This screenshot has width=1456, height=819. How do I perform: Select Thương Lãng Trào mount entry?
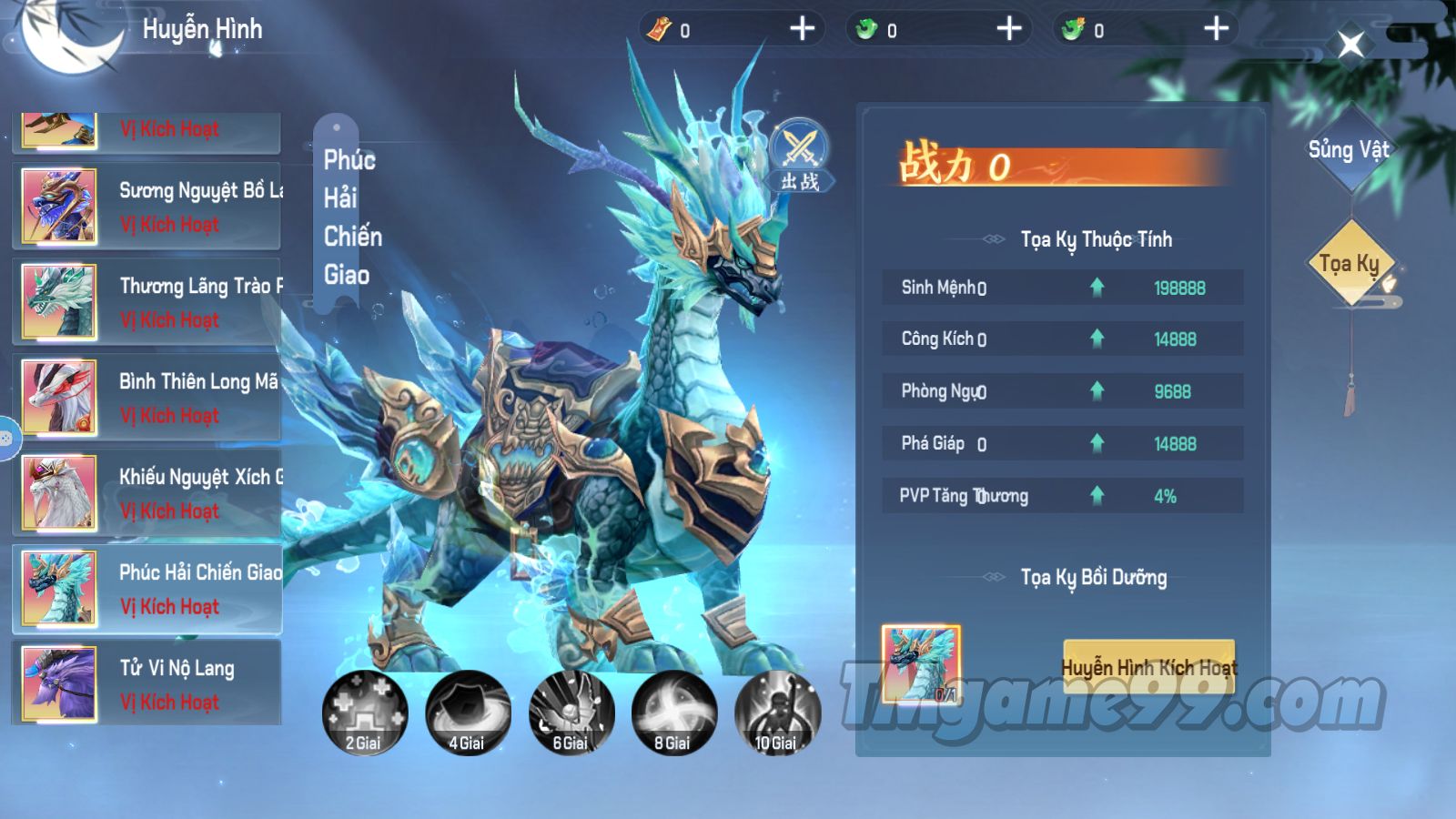(x=147, y=302)
